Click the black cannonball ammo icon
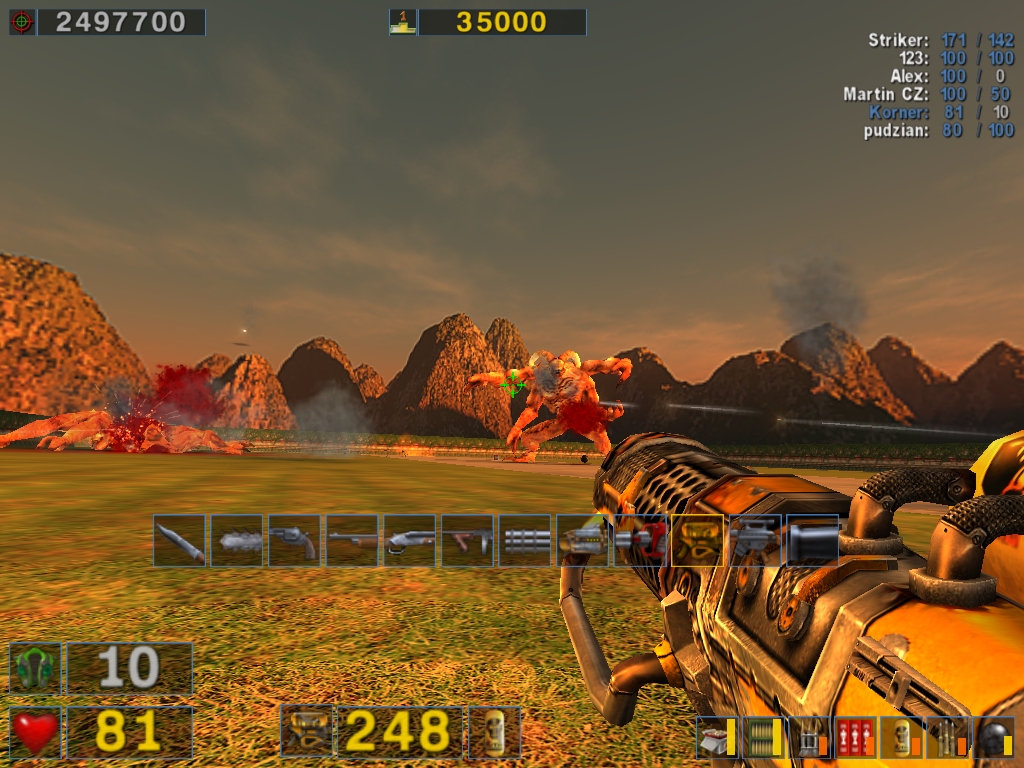Screen dimensions: 1024x768 [x=993, y=737]
